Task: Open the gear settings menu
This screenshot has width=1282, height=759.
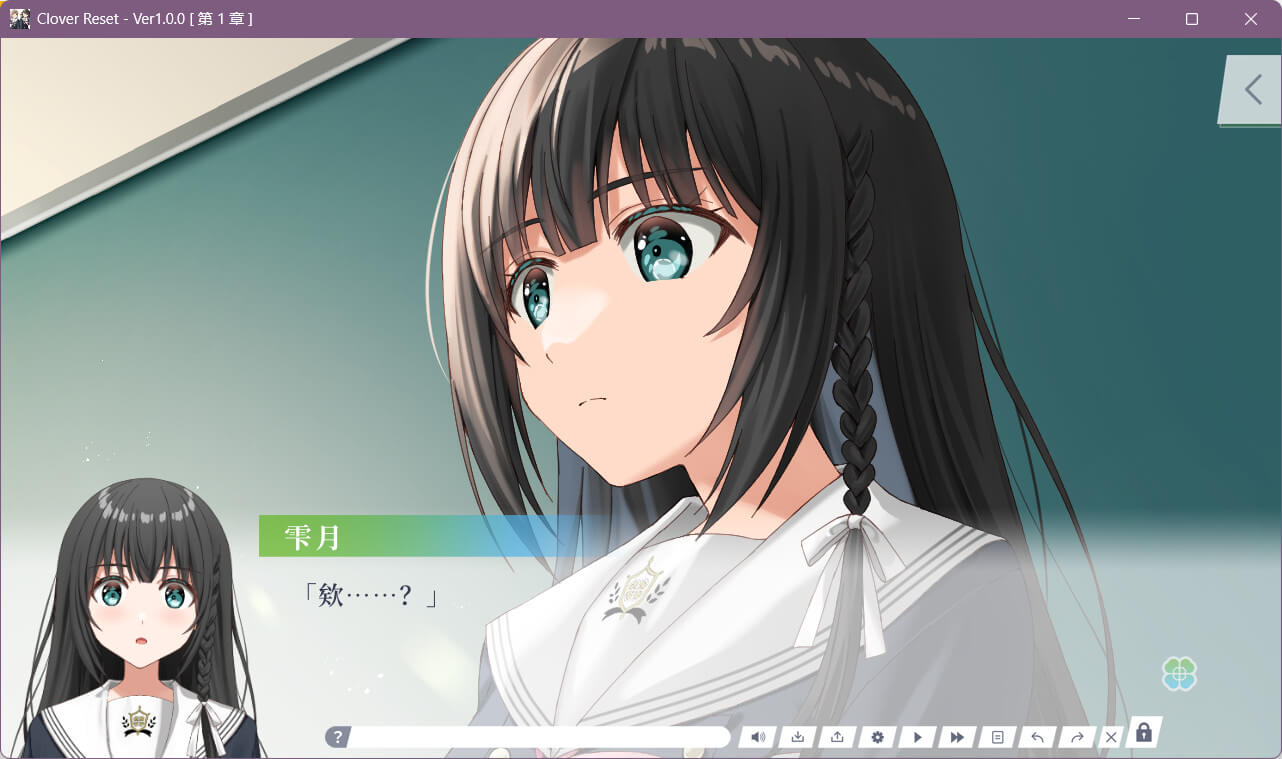Action: [877, 737]
